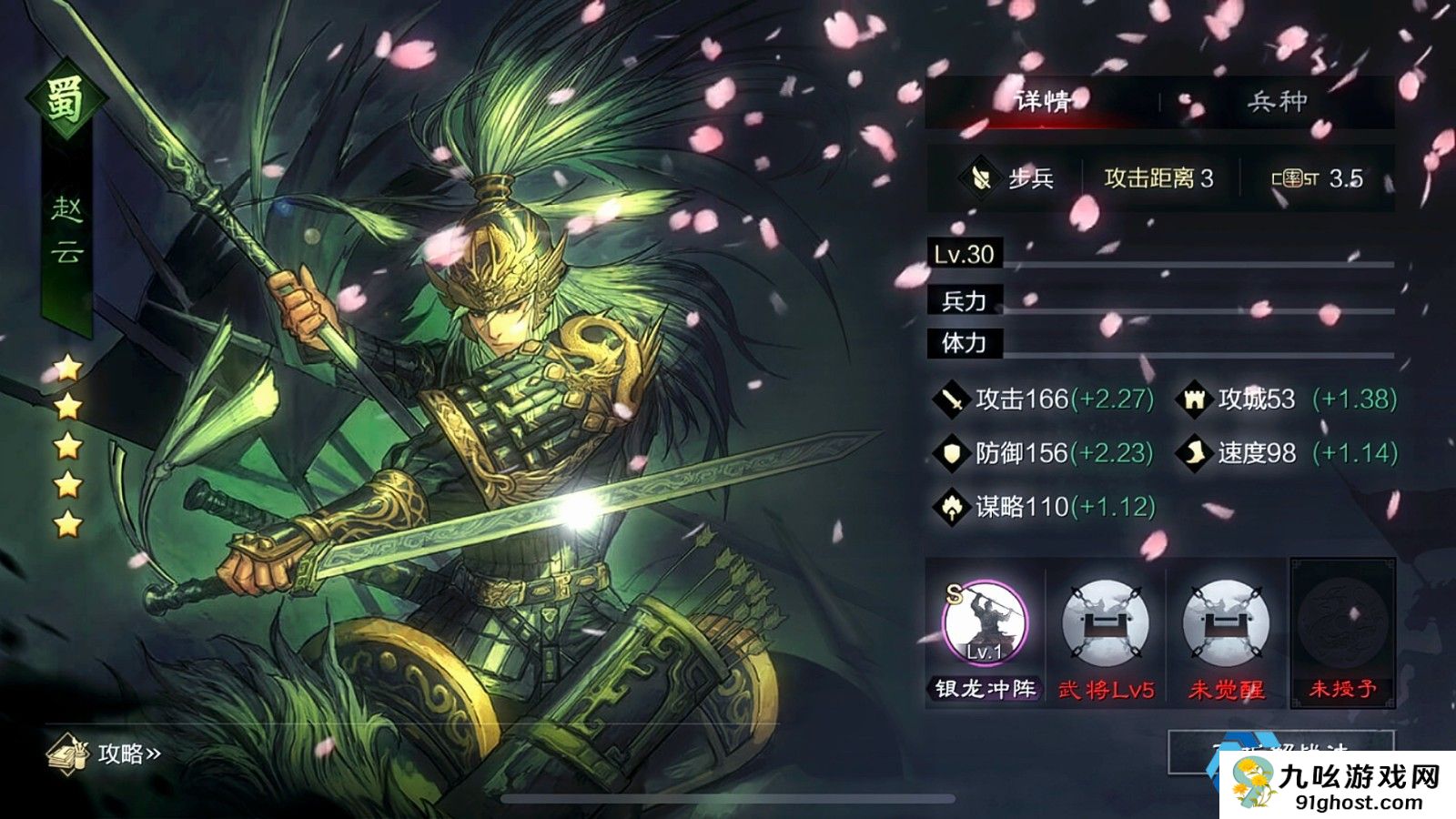Switch to the 详情 details tab

(x=1043, y=101)
